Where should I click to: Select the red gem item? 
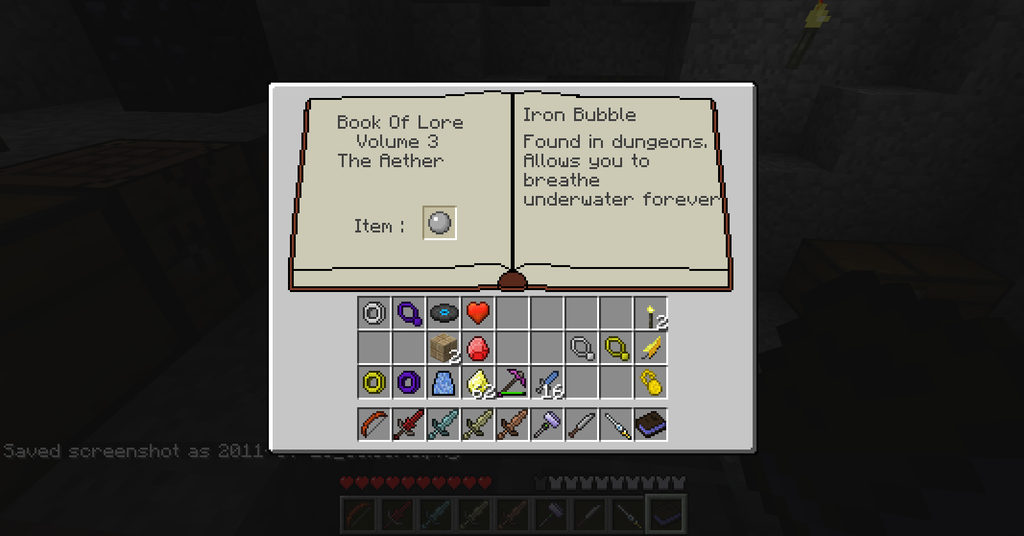coord(477,348)
